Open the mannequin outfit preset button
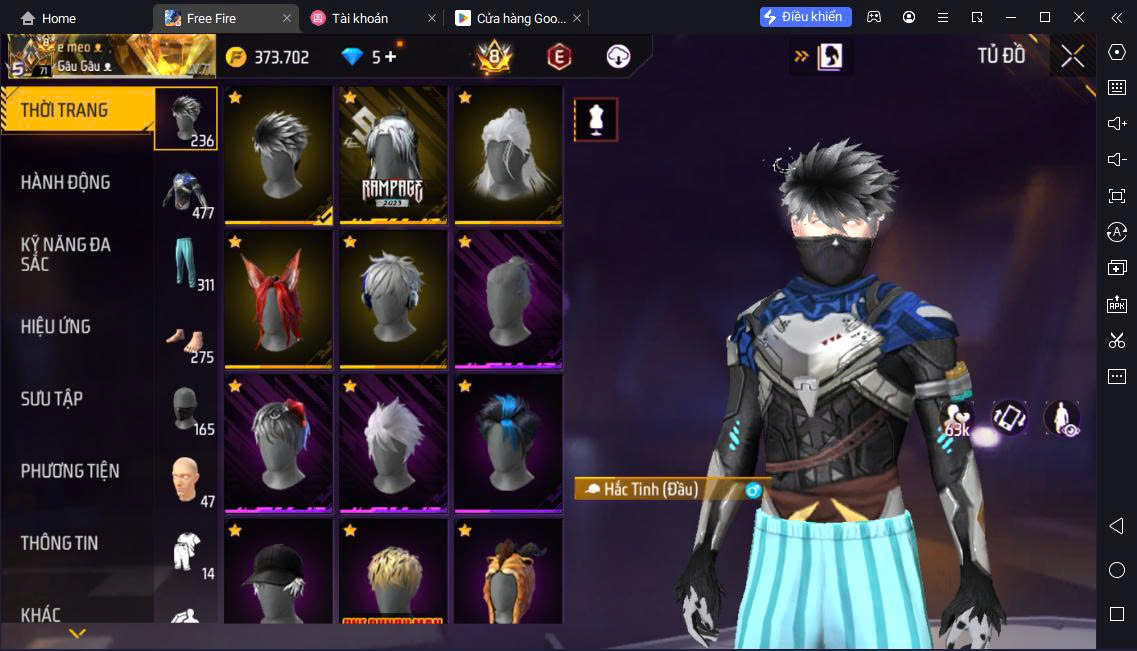 [x=596, y=120]
